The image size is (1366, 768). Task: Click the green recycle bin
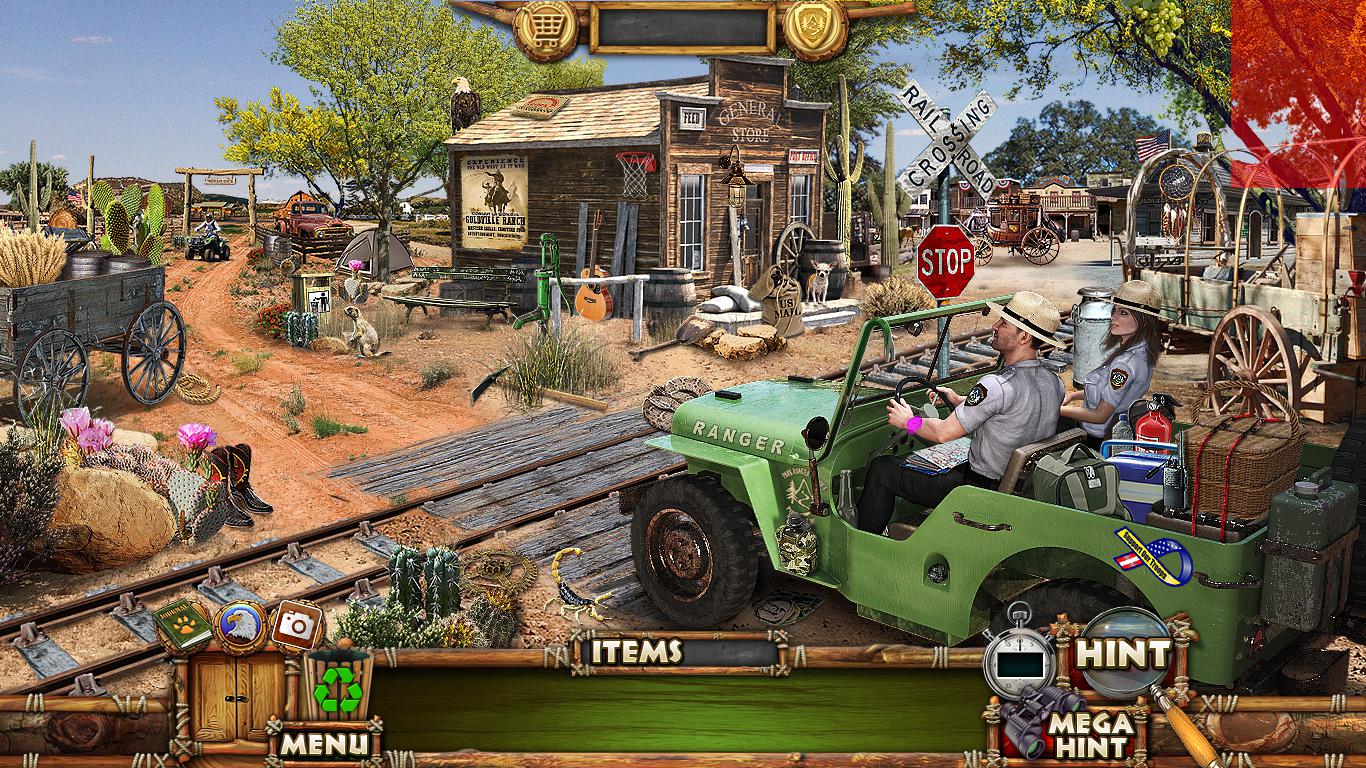pyautogui.click(x=338, y=686)
